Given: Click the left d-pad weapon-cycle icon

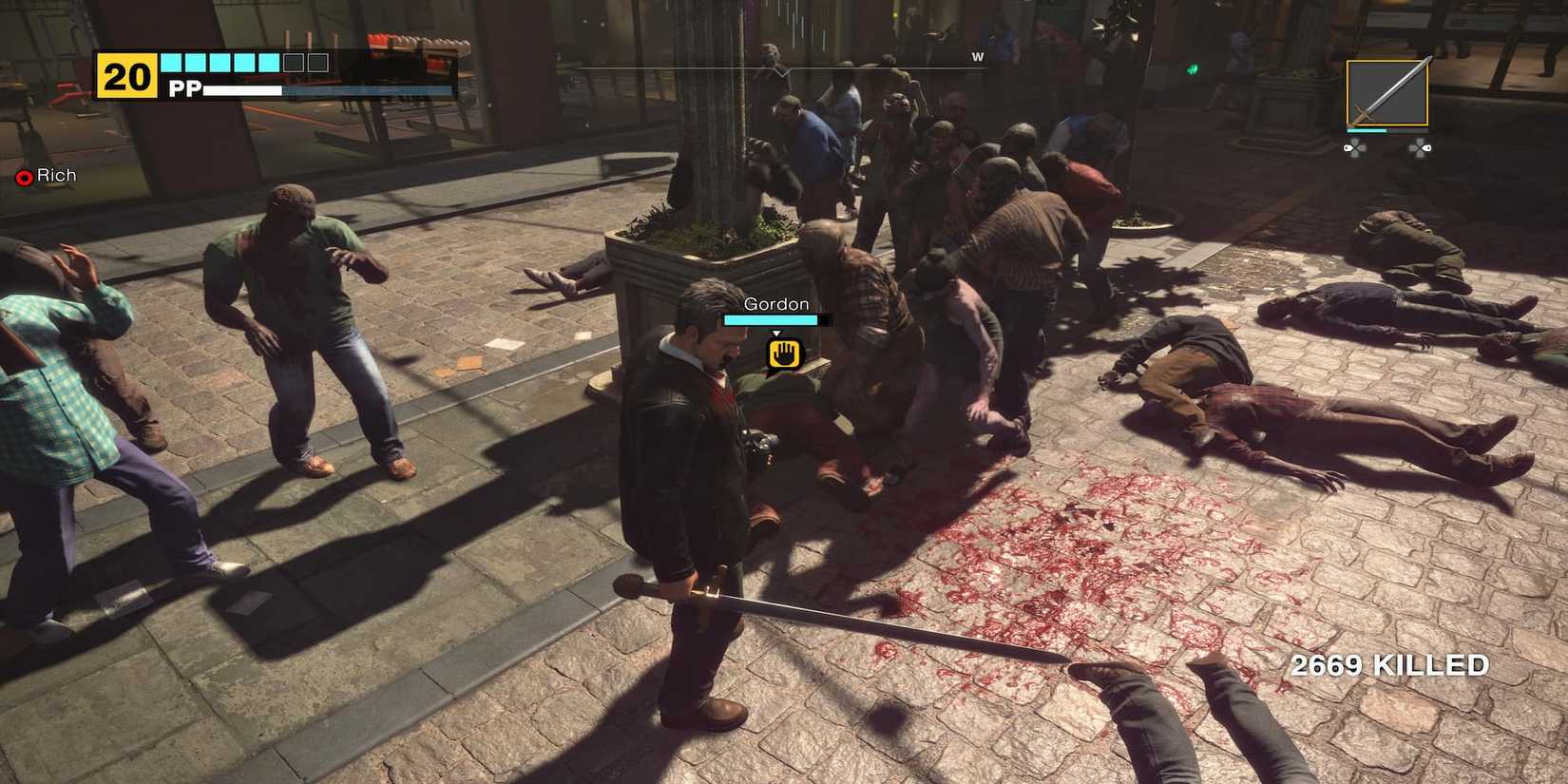Looking at the screenshot, I should point(1355,147).
